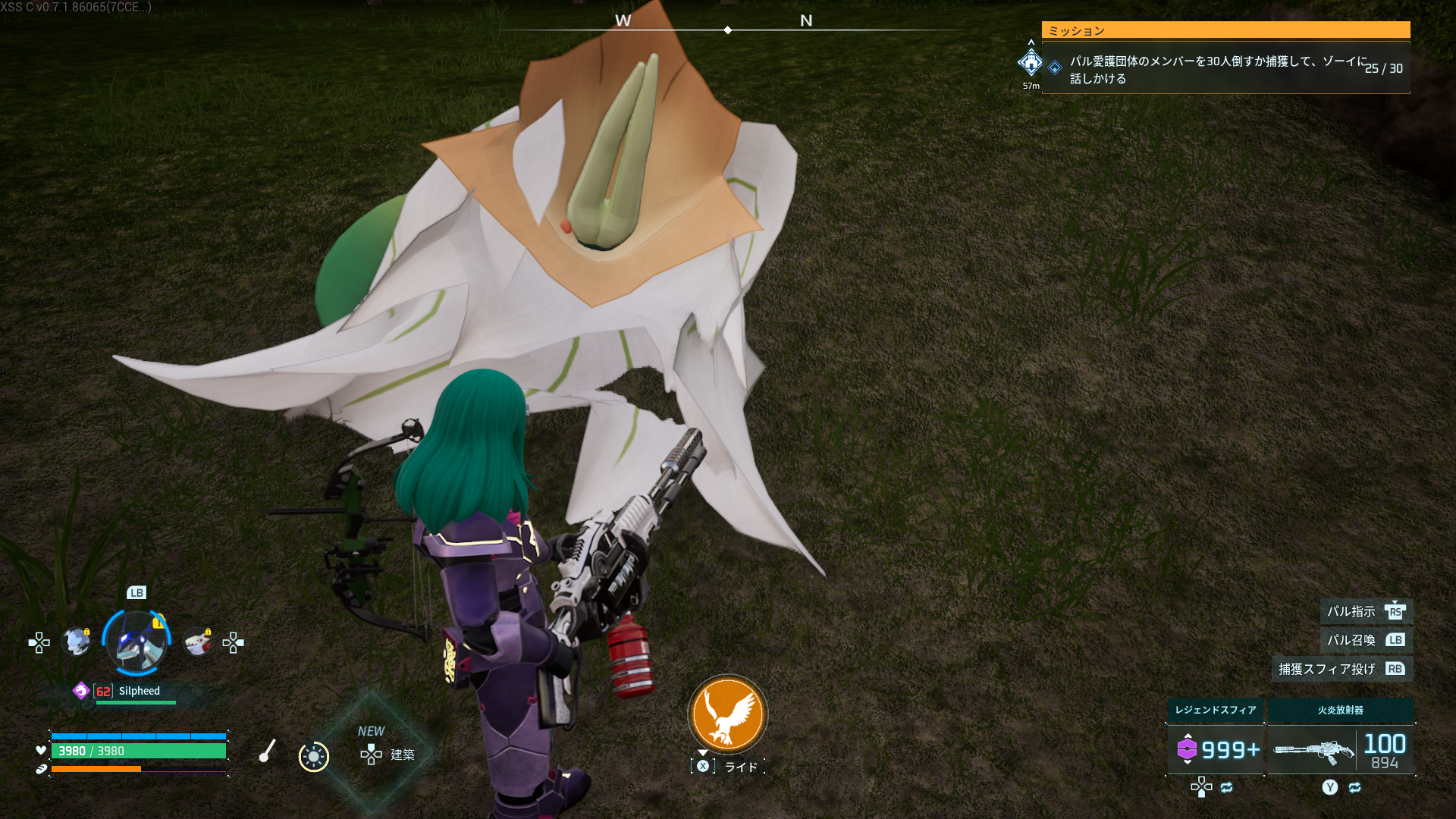The height and width of the screenshot is (819, 1456).
Task: Activate the orange ライド ride icon
Action: [727, 714]
